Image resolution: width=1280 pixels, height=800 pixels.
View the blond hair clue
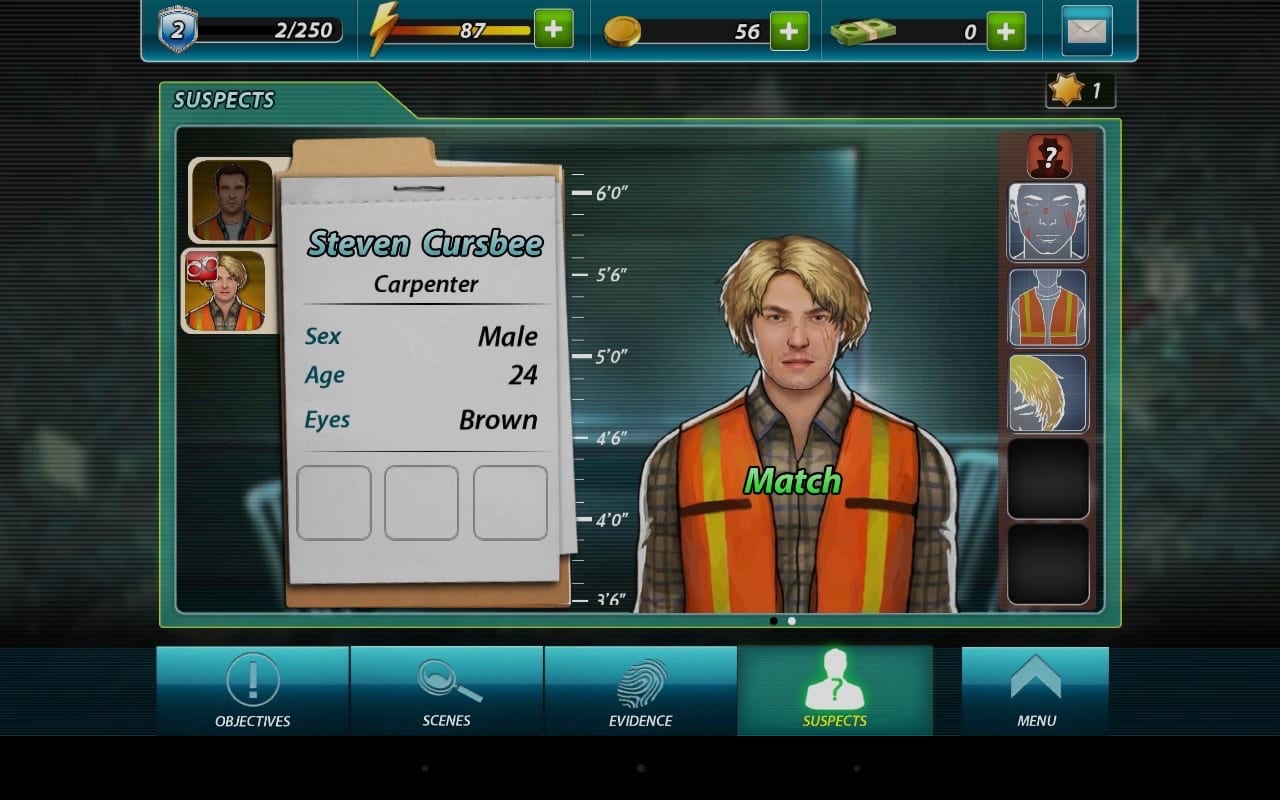1047,393
